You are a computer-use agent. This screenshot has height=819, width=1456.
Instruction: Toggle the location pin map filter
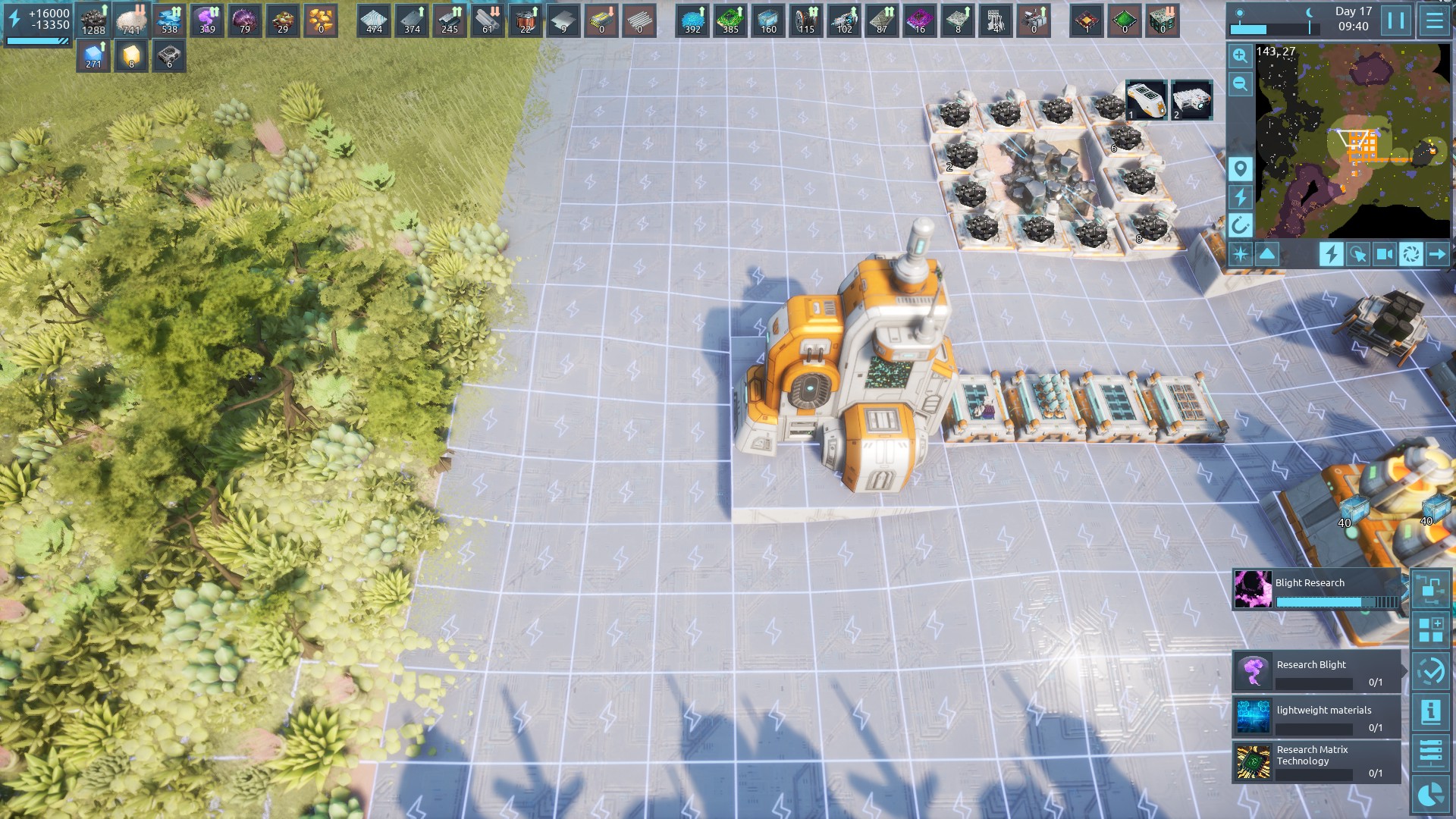(x=1240, y=168)
